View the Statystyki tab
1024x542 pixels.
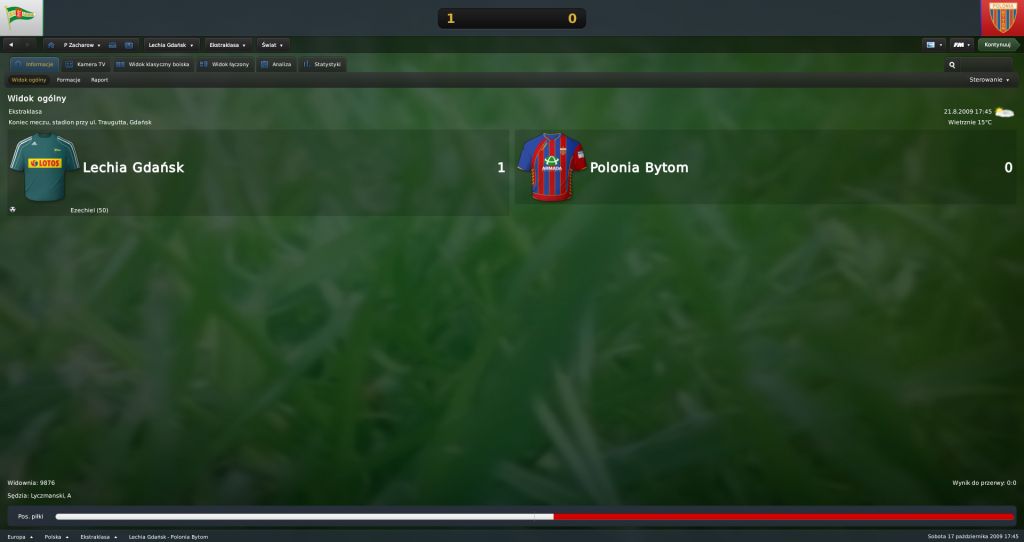pos(322,64)
